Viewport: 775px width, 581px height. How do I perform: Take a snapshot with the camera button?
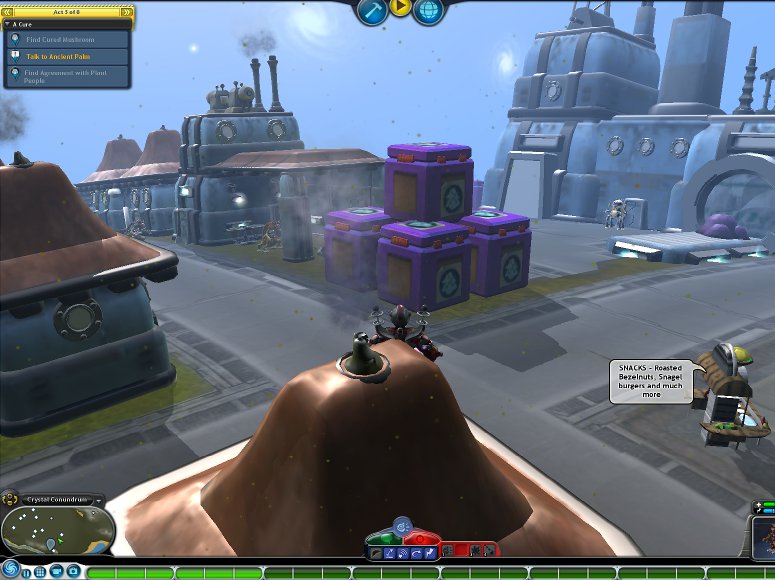point(73,572)
